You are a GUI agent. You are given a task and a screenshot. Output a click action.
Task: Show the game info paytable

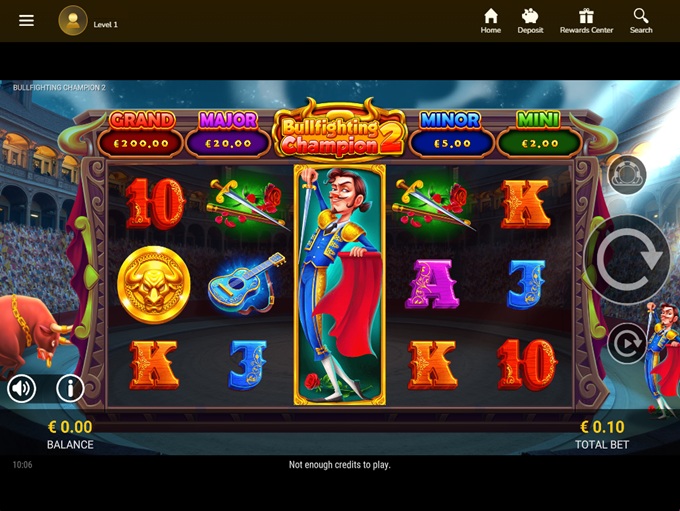70,388
